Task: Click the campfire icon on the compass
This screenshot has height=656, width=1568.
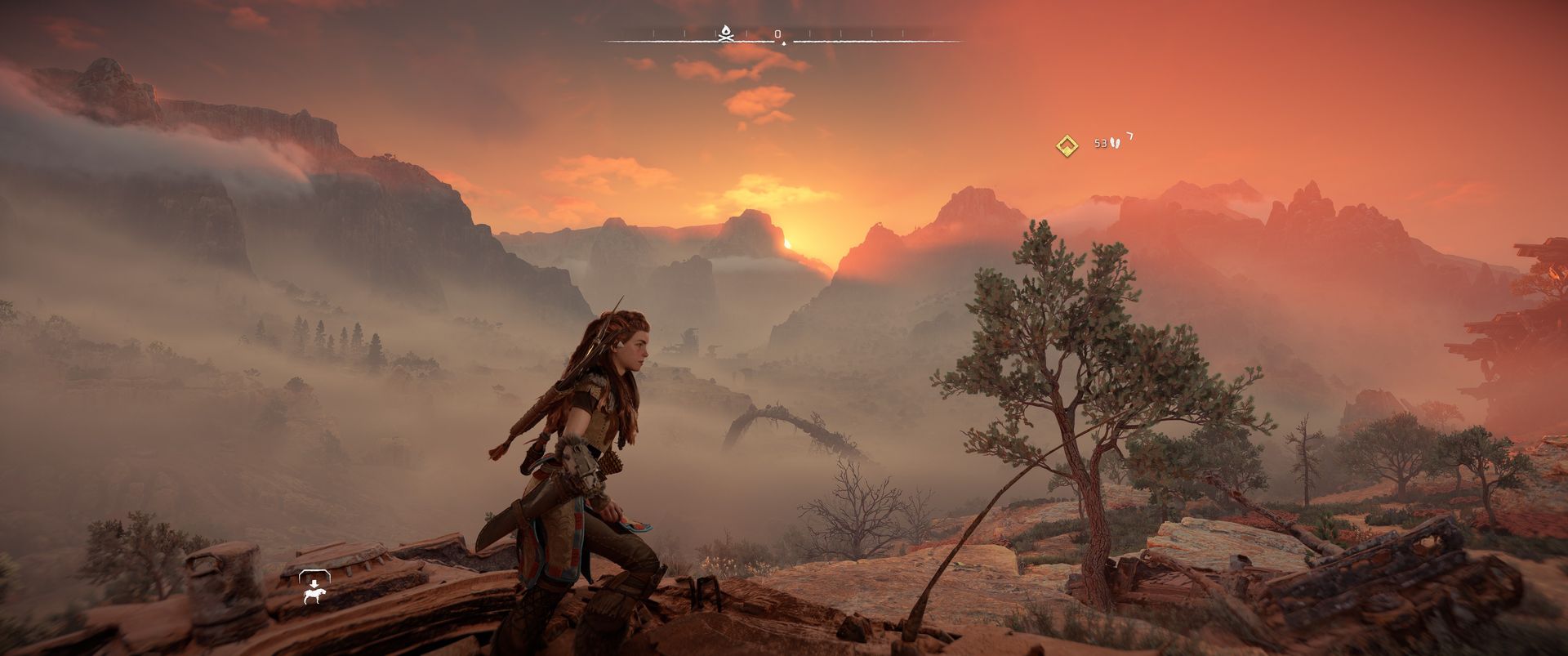Action: [725, 33]
